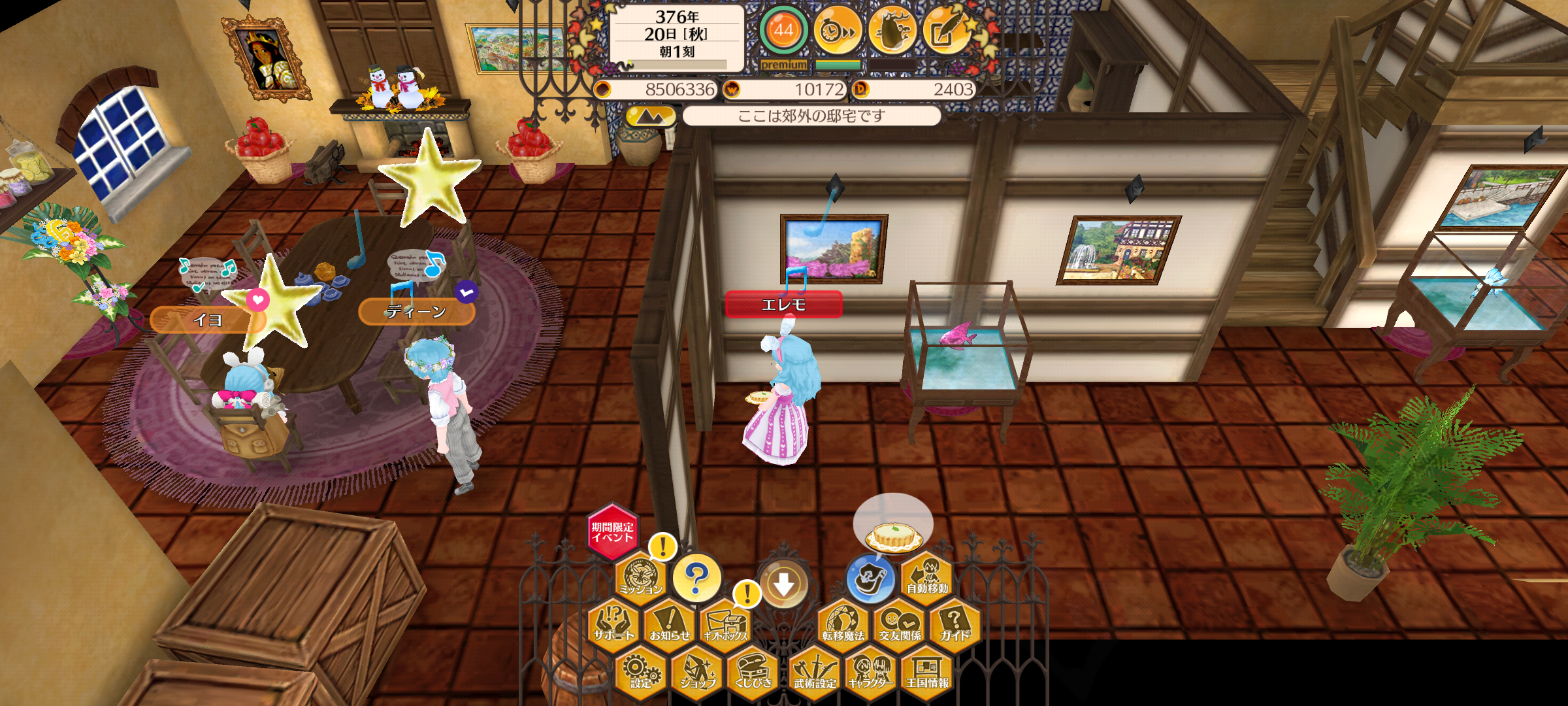View 交友関係 relationships
1568x706 pixels.
[x=900, y=624]
